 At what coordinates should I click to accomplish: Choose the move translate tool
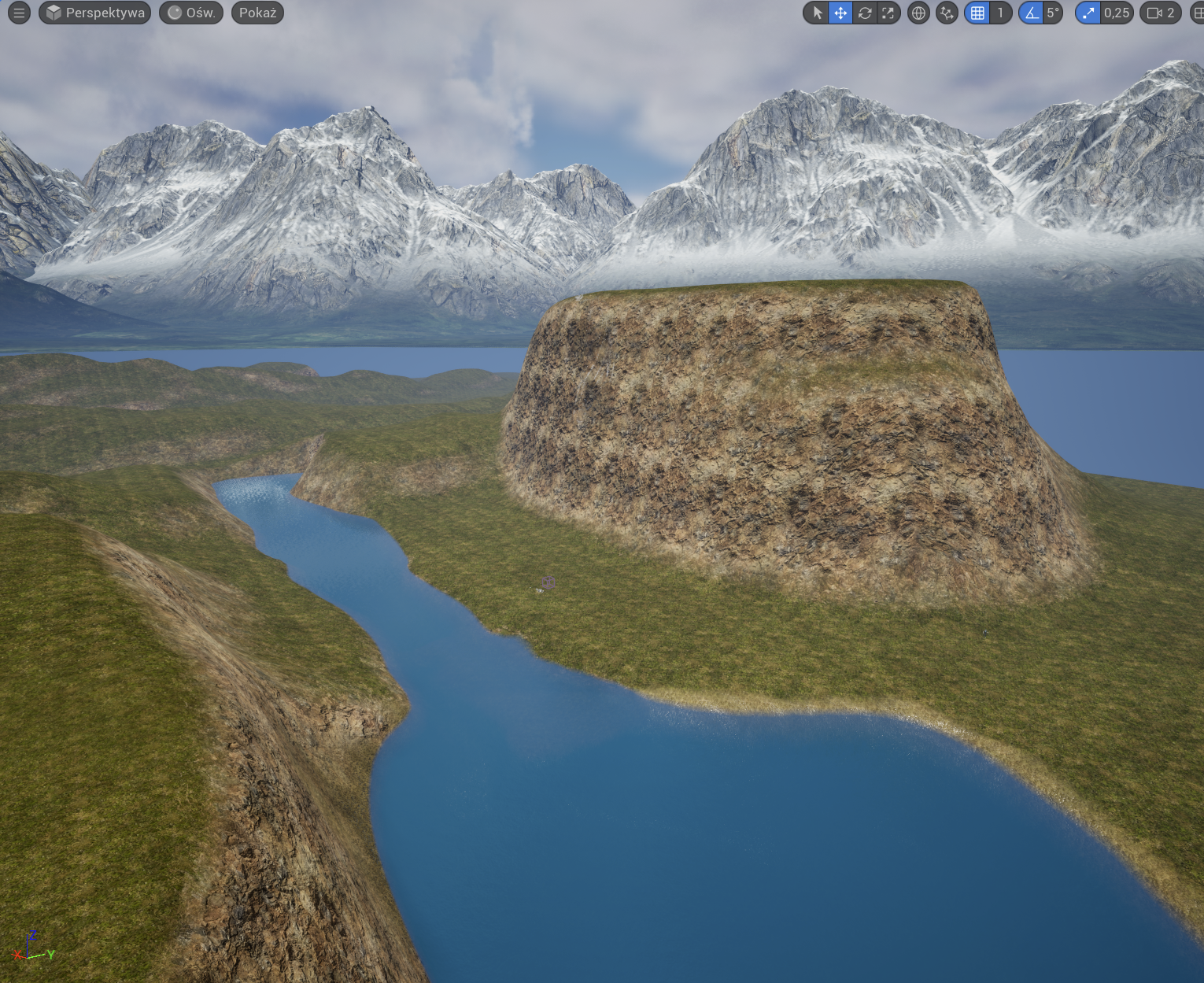click(840, 13)
